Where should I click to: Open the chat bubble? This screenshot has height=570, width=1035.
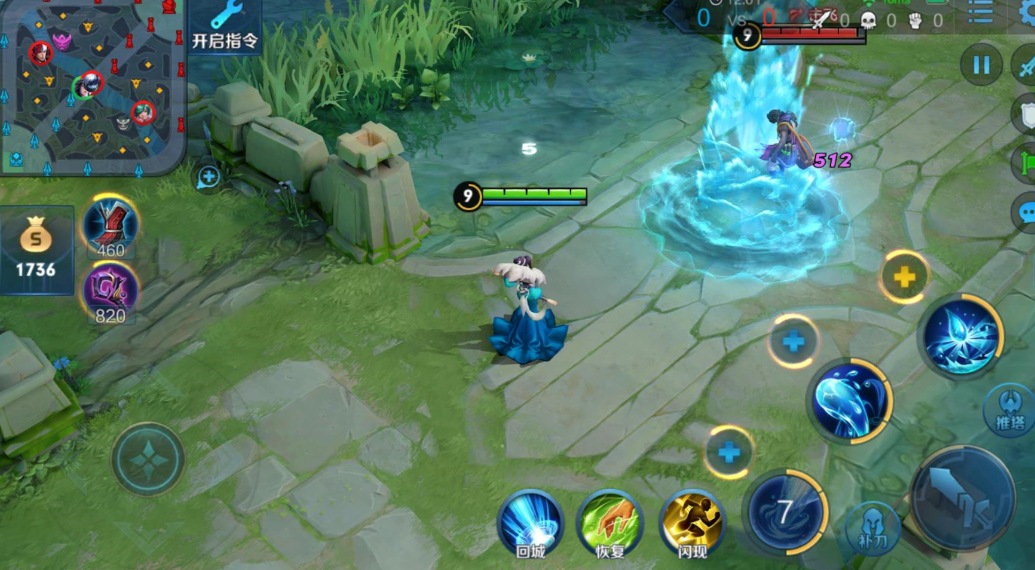click(x=1026, y=213)
